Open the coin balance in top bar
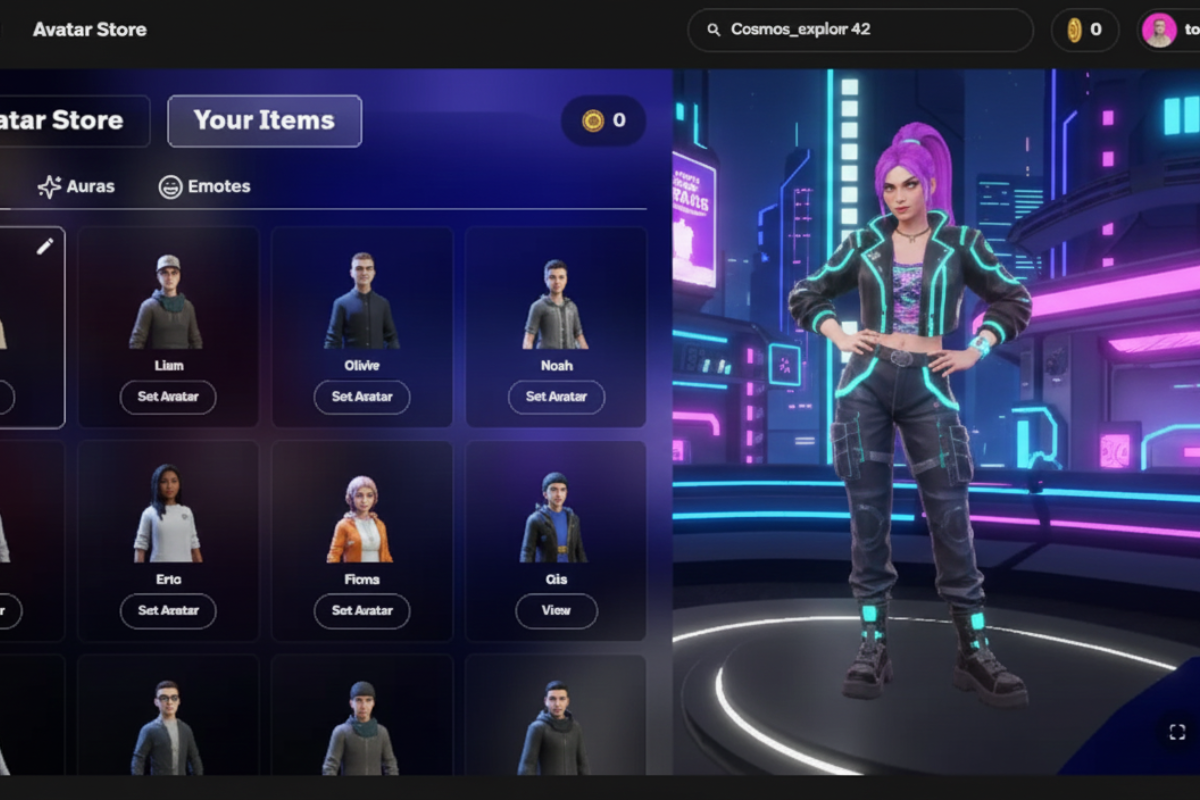 click(x=1084, y=30)
